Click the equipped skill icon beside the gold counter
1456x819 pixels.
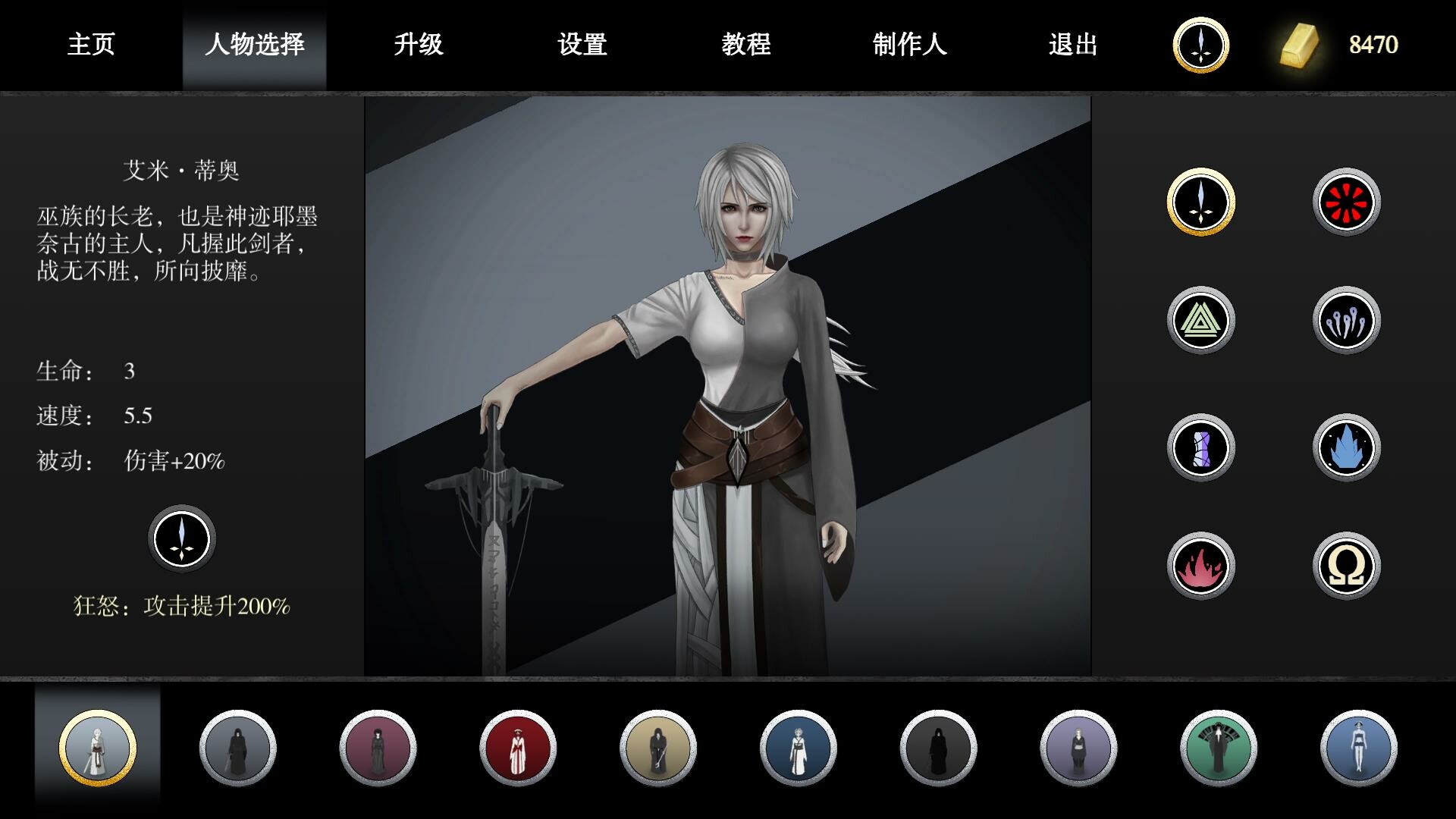pos(1200,45)
